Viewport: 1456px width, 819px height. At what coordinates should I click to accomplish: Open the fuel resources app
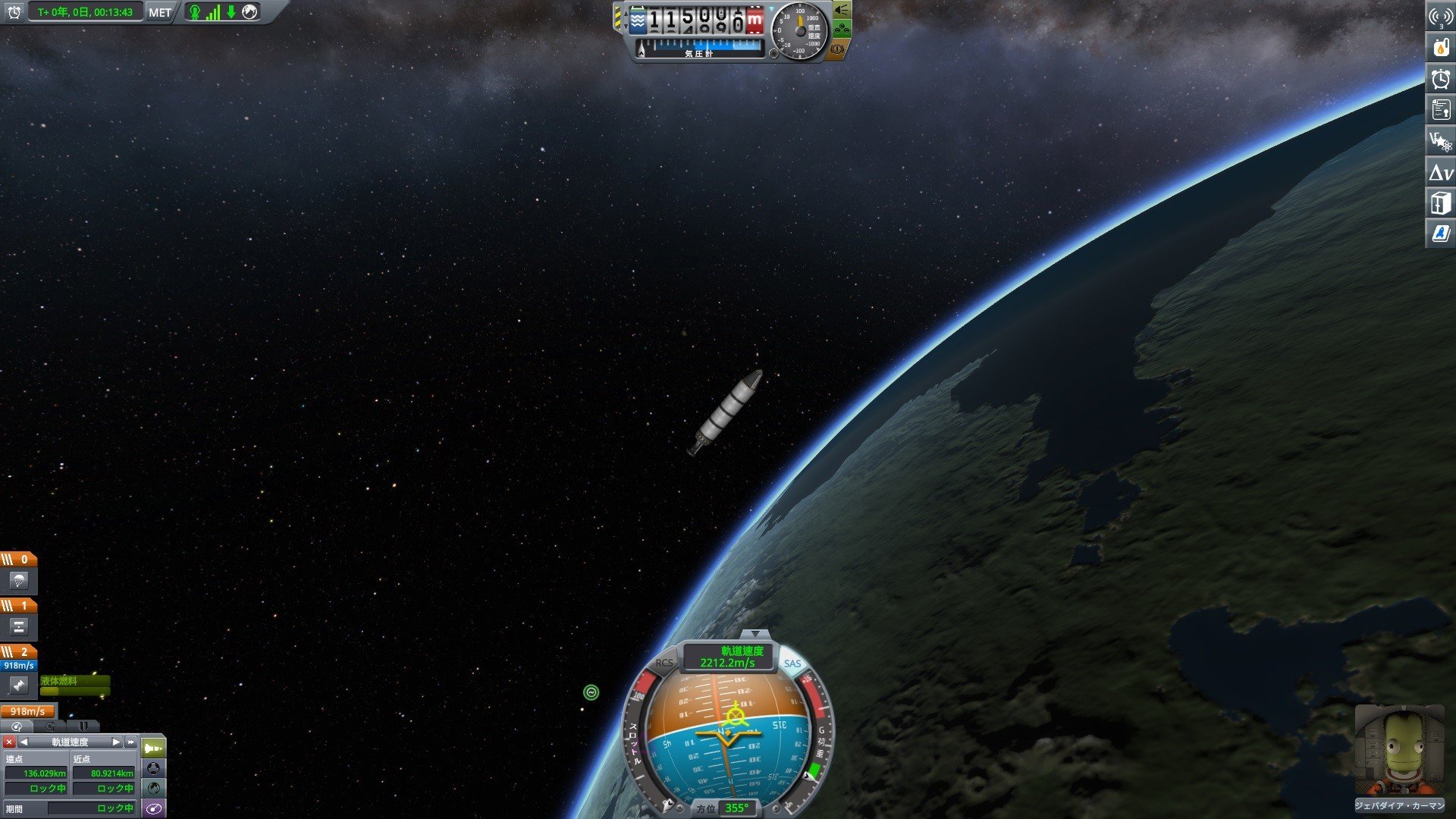point(1441,48)
